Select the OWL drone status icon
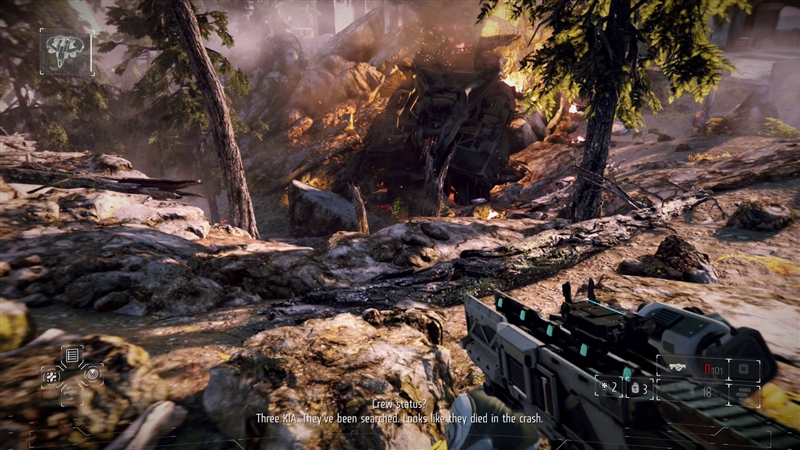The height and width of the screenshot is (450, 800). click(x=66, y=51)
